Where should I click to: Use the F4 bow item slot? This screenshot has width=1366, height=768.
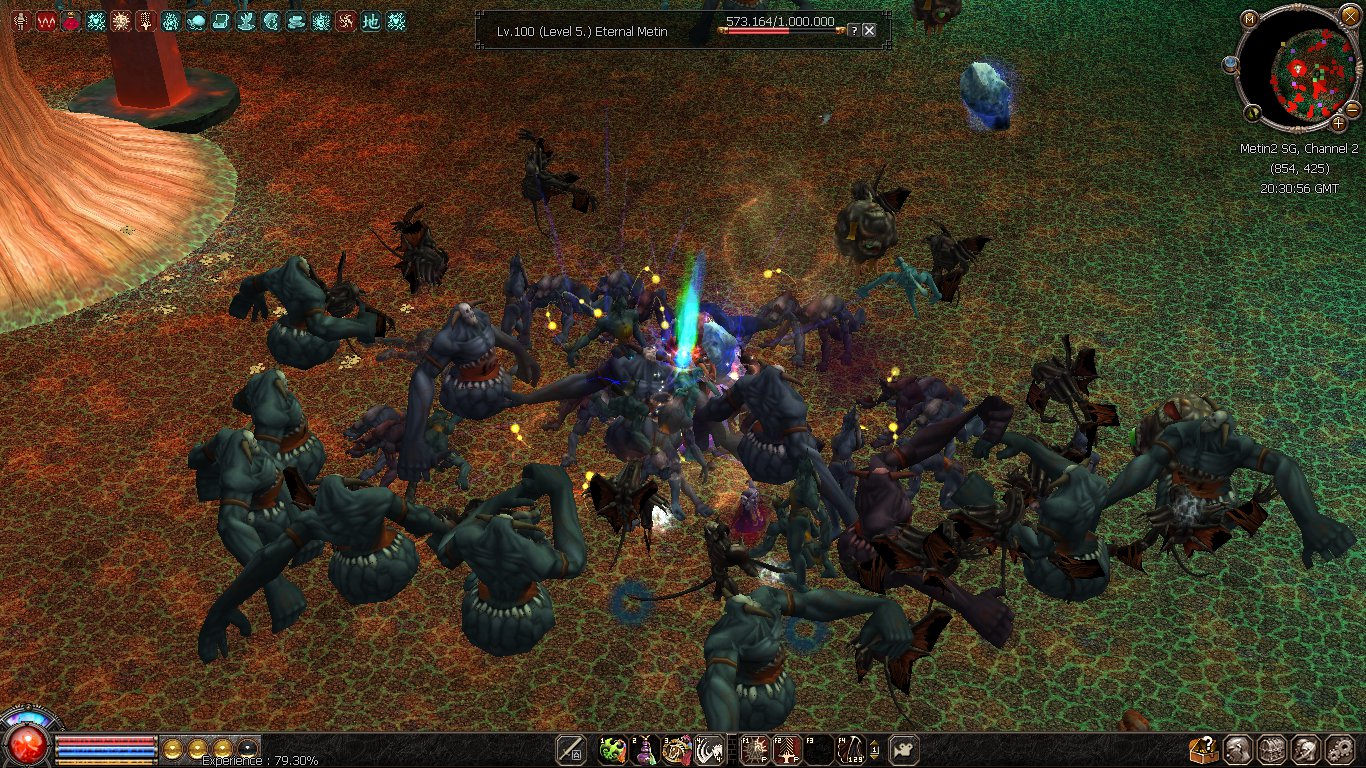click(x=850, y=750)
